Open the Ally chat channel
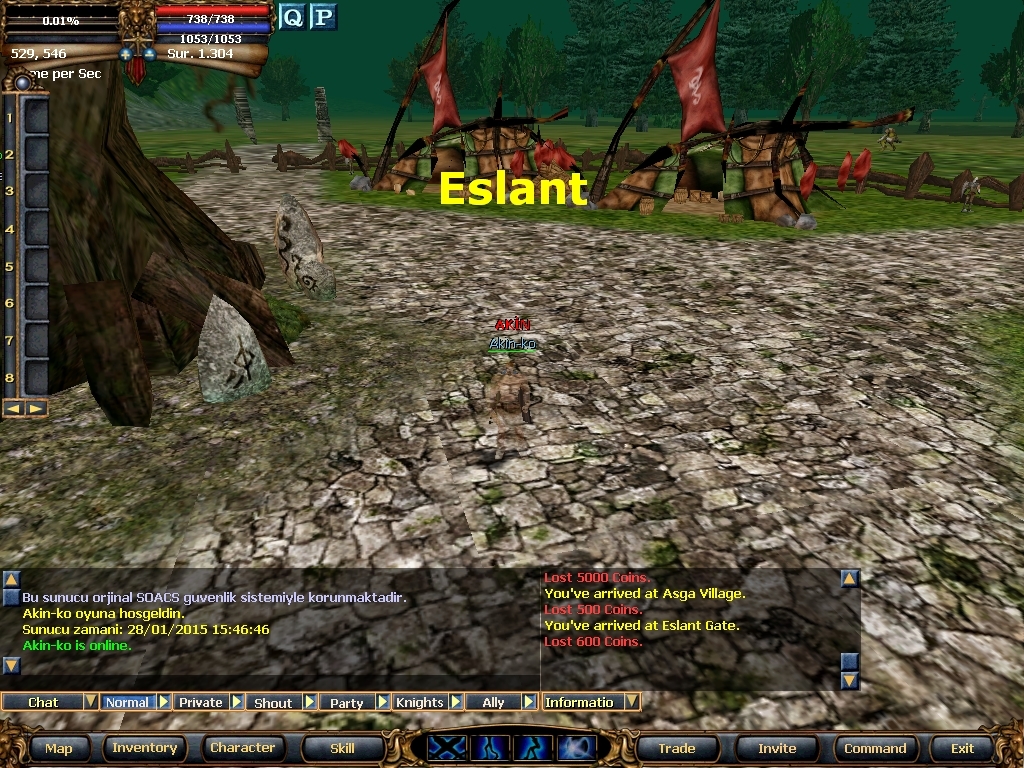 point(493,702)
